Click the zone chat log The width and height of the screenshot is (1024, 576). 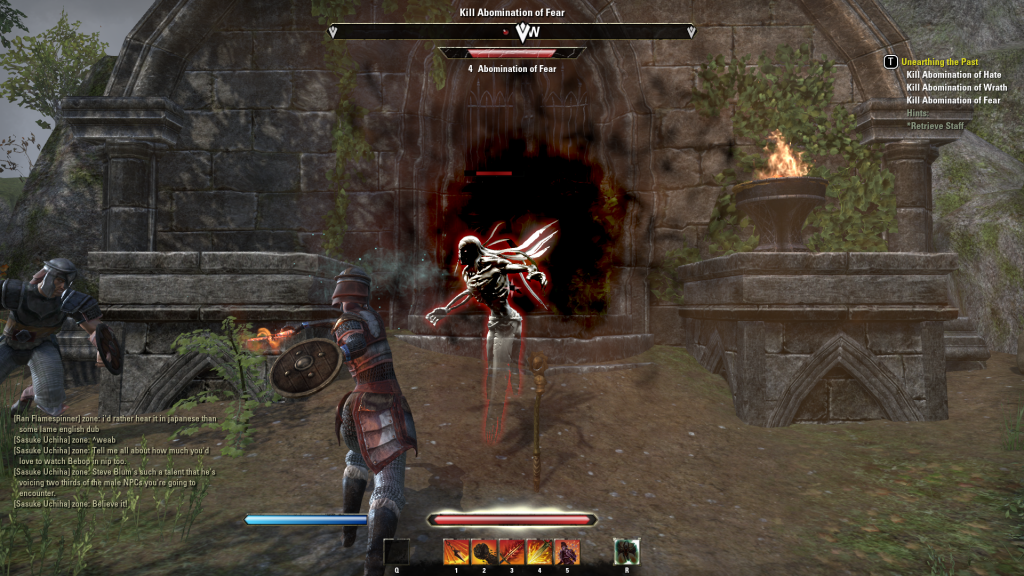114,460
